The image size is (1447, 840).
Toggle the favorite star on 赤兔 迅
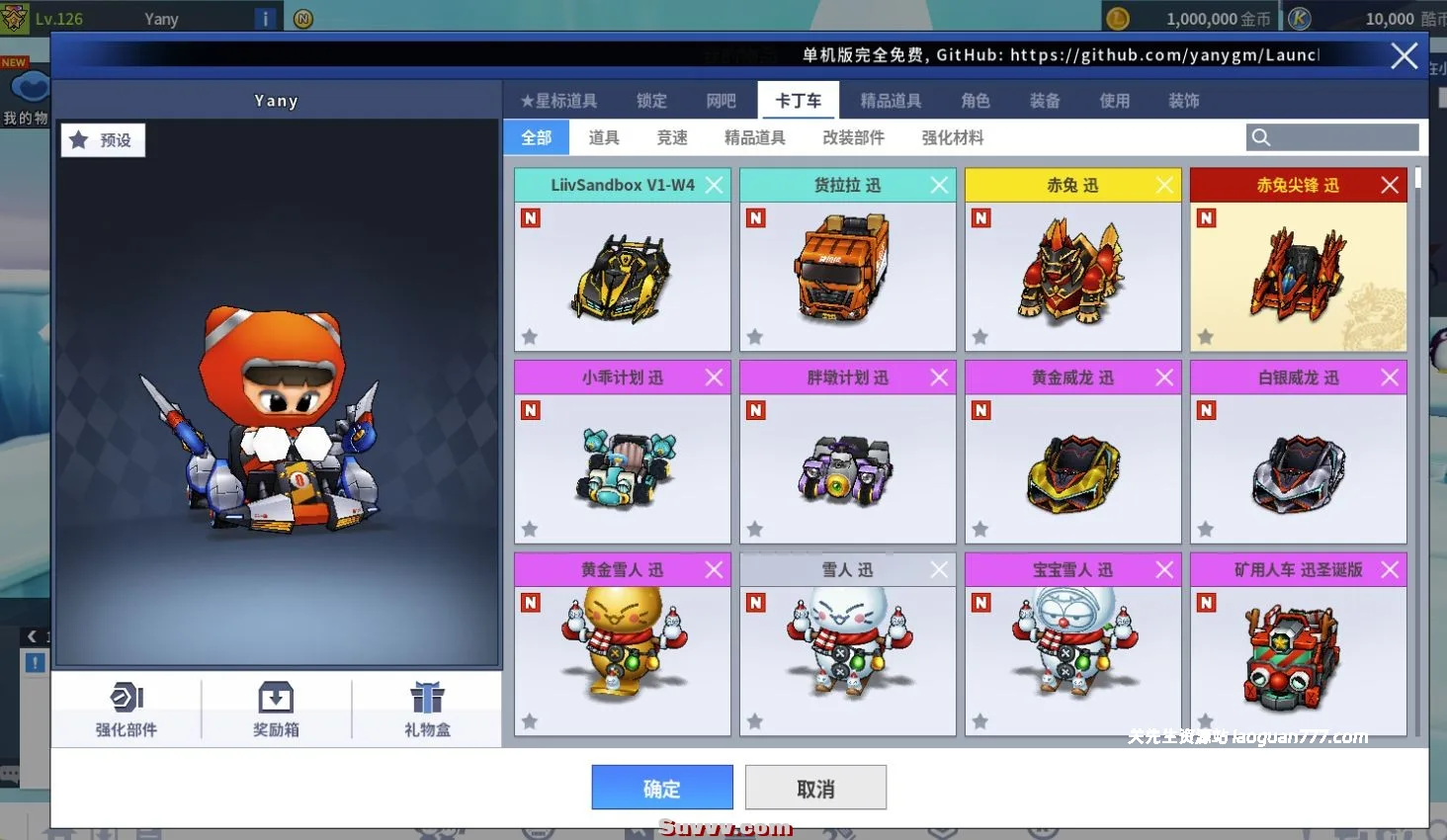[979, 337]
